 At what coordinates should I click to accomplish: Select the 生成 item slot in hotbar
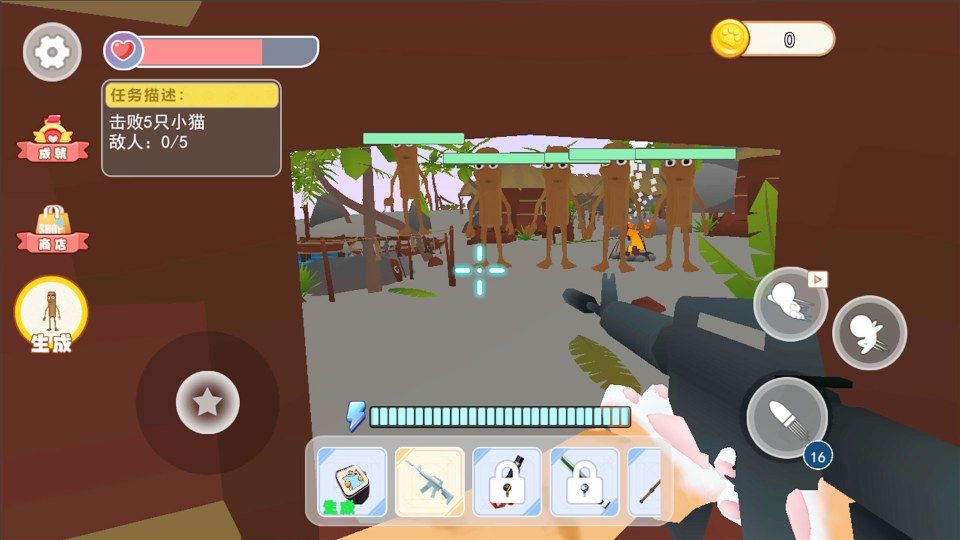[x=351, y=481]
